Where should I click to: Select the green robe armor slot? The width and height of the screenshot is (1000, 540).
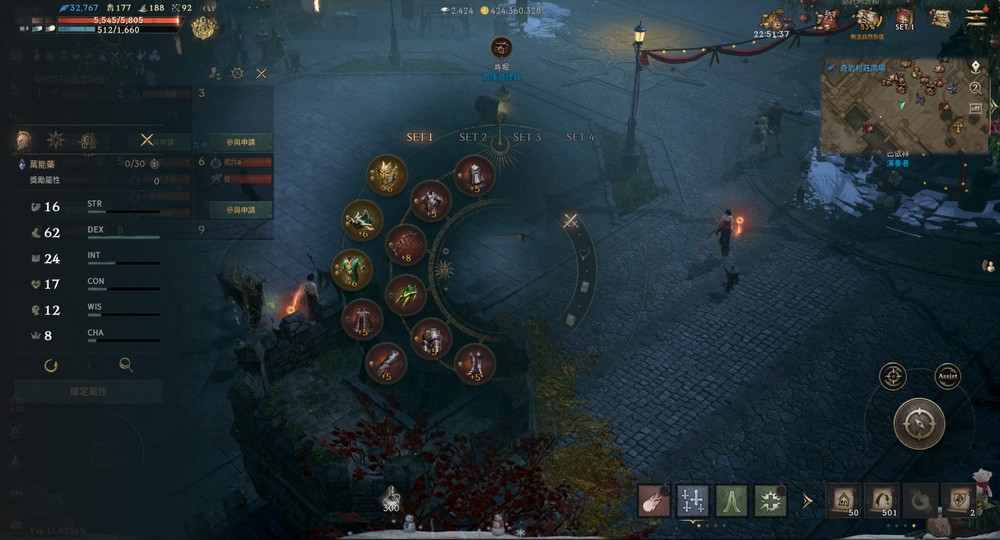(x=351, y=269)
